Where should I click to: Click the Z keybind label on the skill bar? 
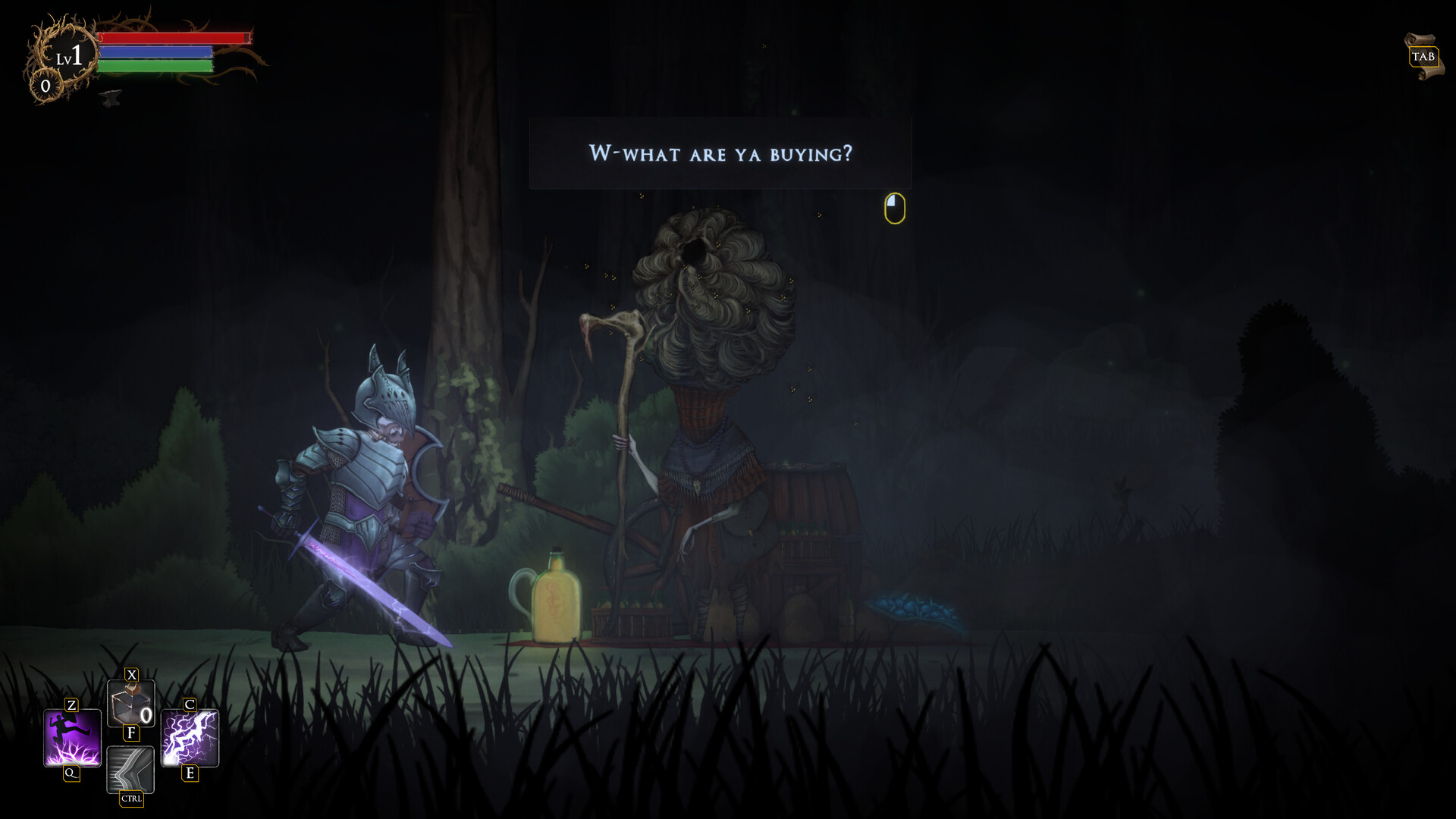point(70,707)
